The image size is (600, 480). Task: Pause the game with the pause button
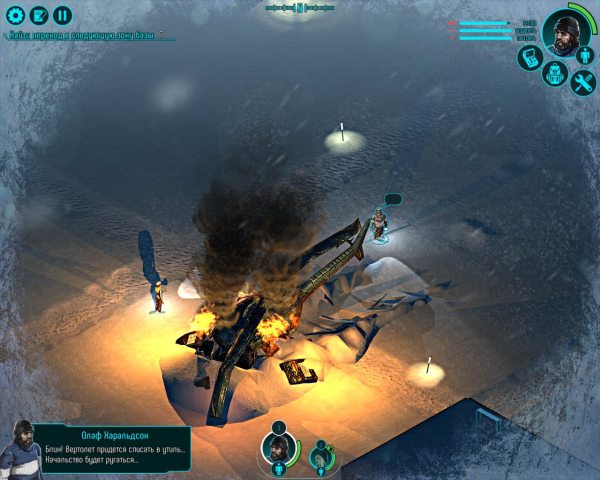(63, 15)
